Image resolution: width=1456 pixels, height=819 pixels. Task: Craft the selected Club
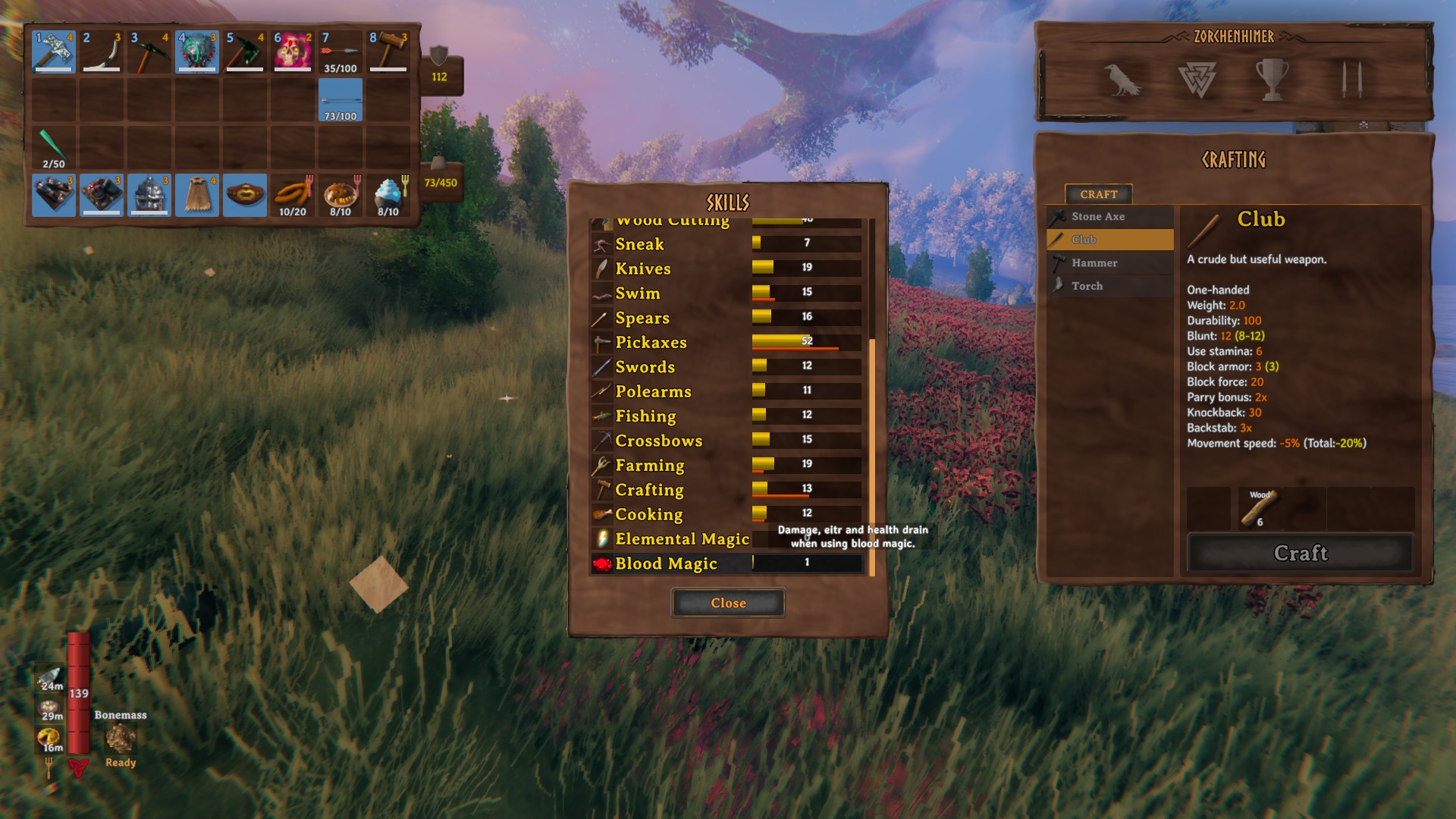[1300, 553]
